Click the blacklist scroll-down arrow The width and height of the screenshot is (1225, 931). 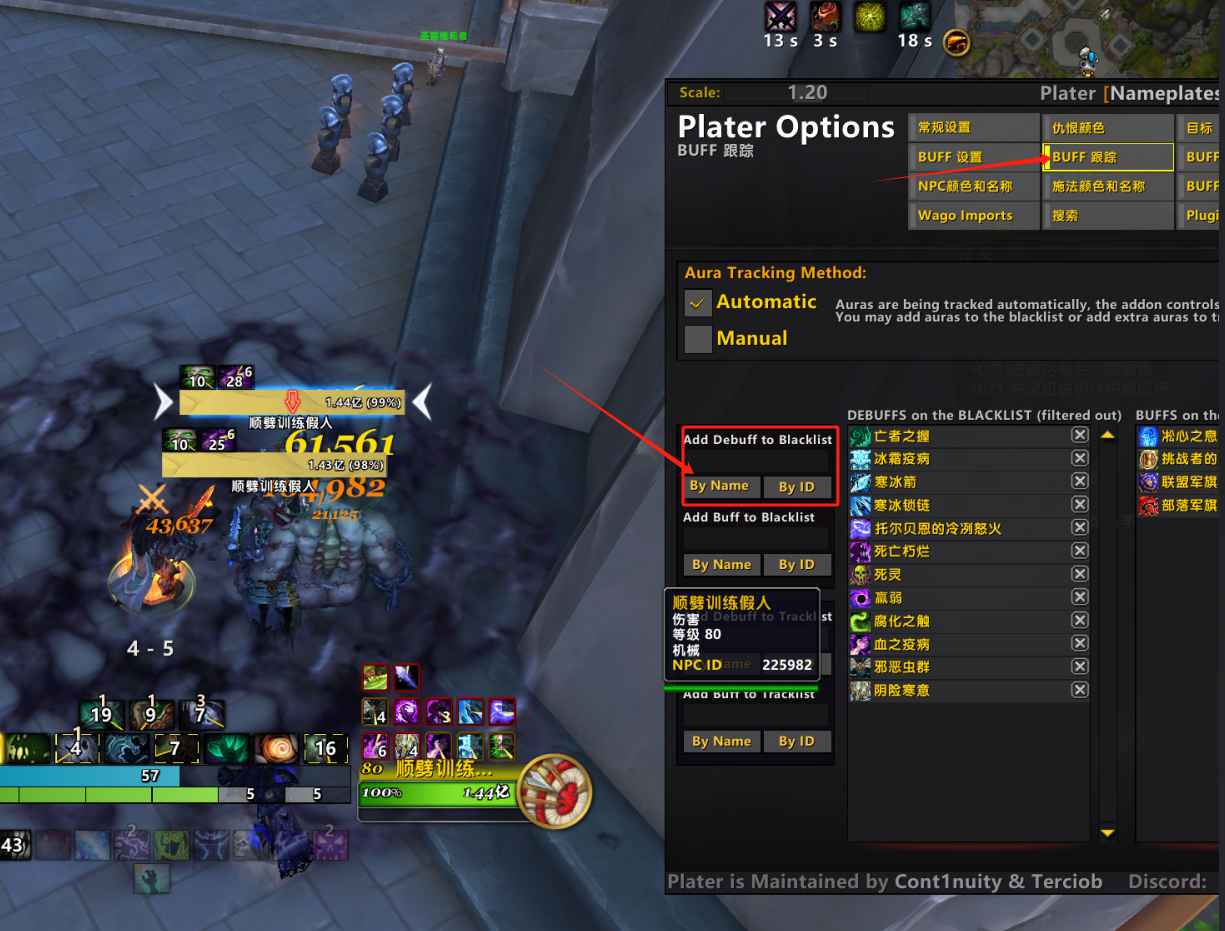(x=1107, y=832)
